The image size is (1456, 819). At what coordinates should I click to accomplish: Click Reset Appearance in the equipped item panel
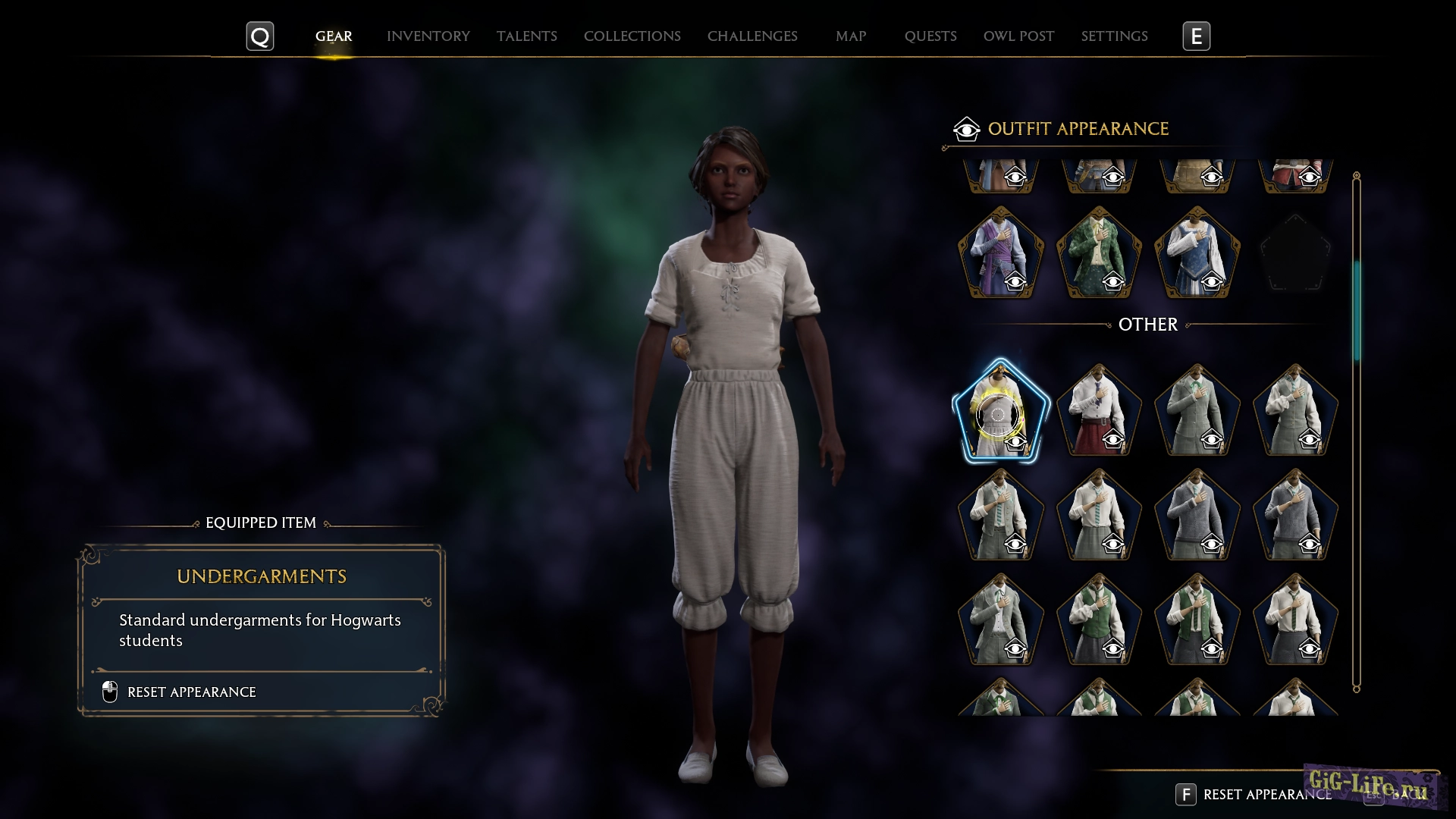click(191, 692)
